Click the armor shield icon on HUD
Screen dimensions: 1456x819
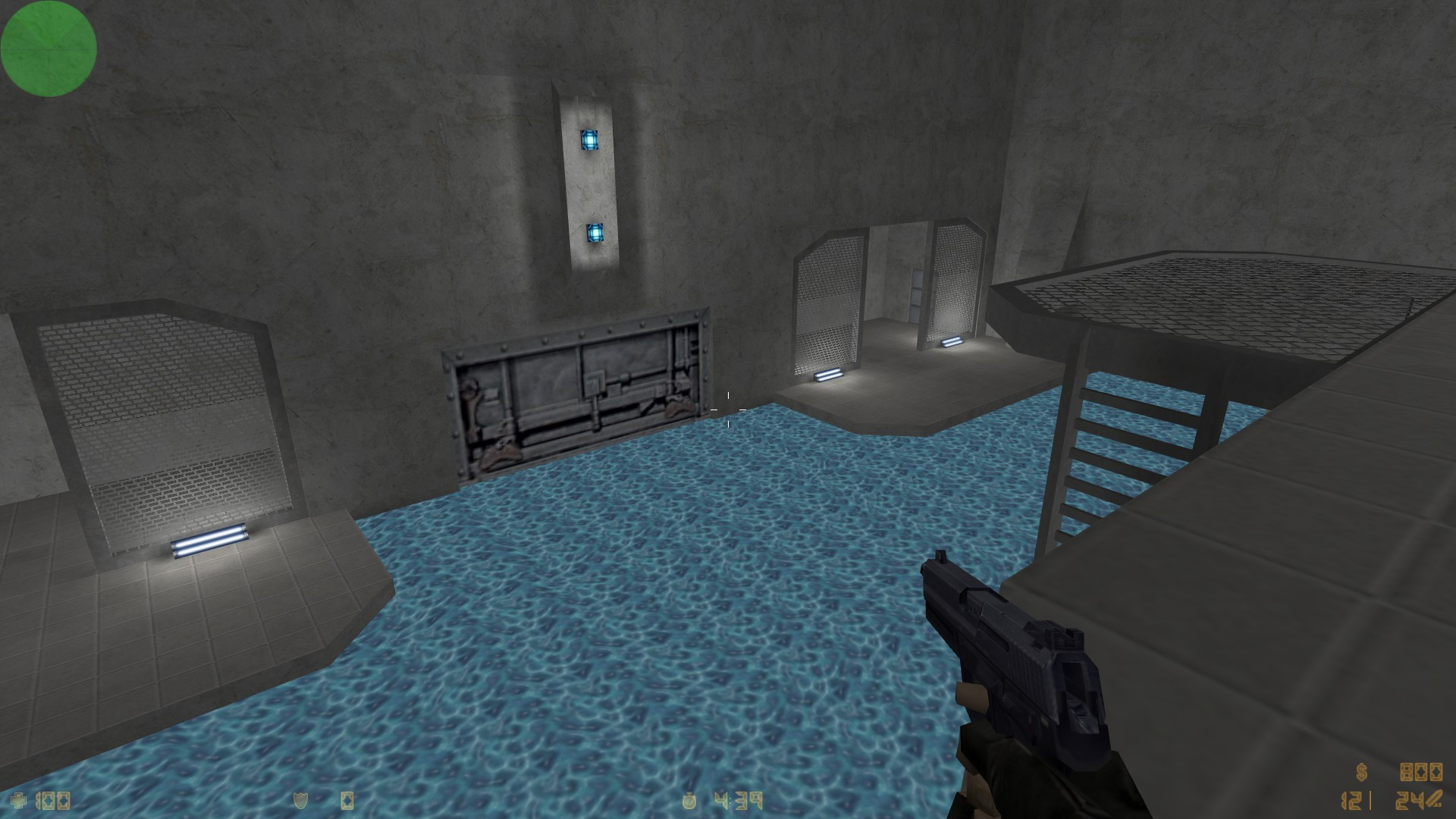point(300,800)
